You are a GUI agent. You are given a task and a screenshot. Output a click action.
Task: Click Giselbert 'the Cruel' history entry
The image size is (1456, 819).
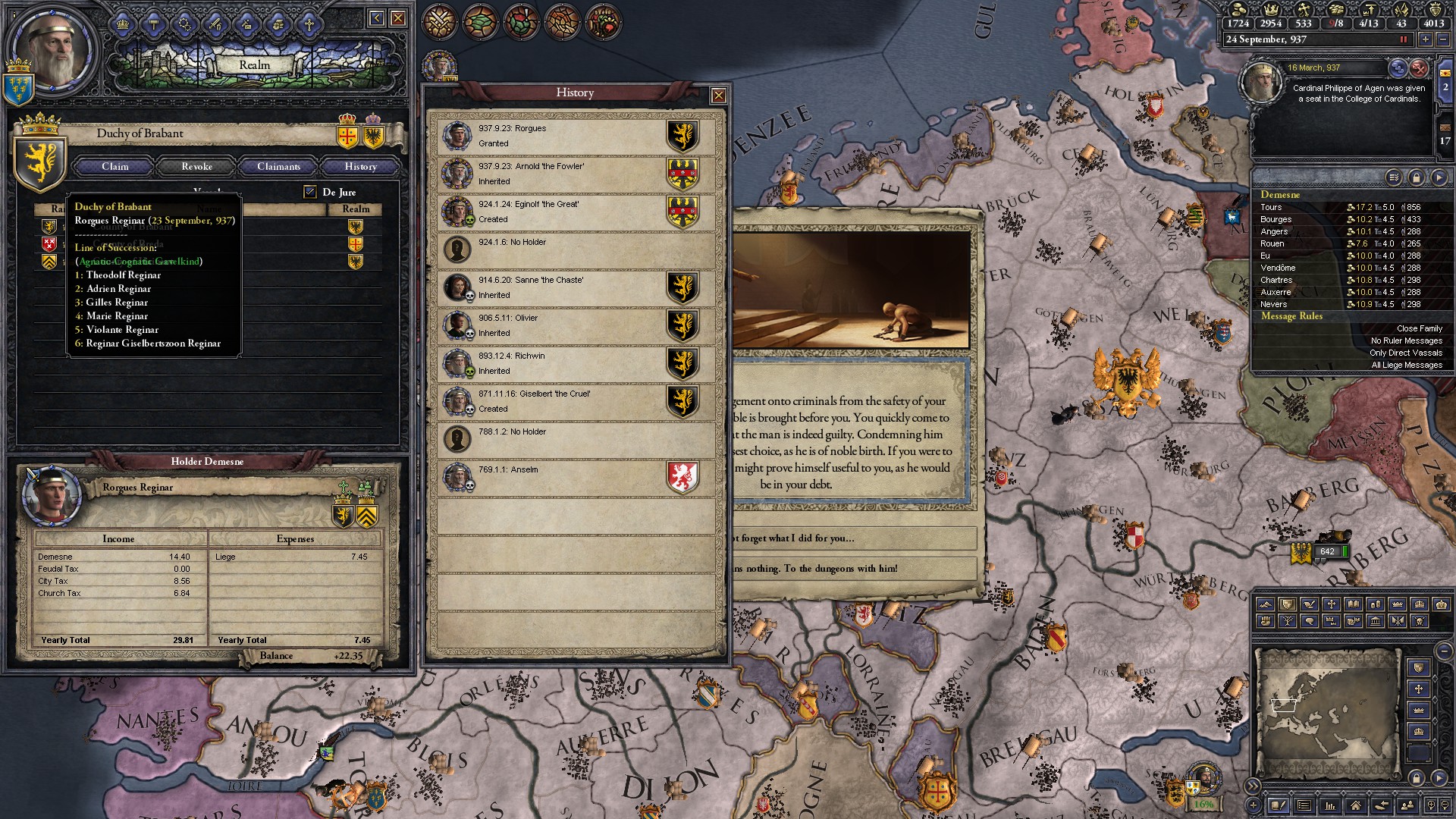[575, 402]
